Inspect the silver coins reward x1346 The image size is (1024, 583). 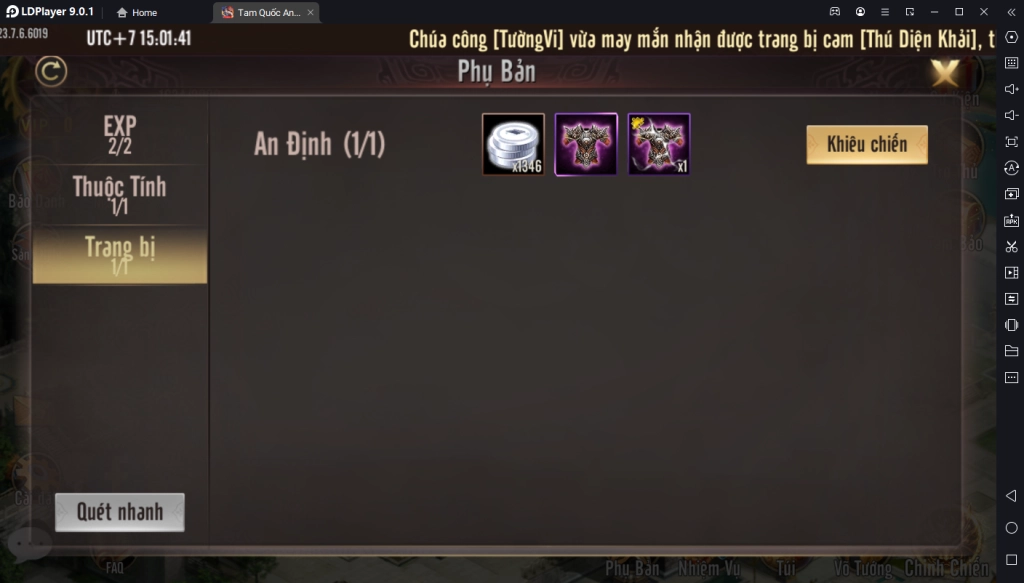[513, 144]
